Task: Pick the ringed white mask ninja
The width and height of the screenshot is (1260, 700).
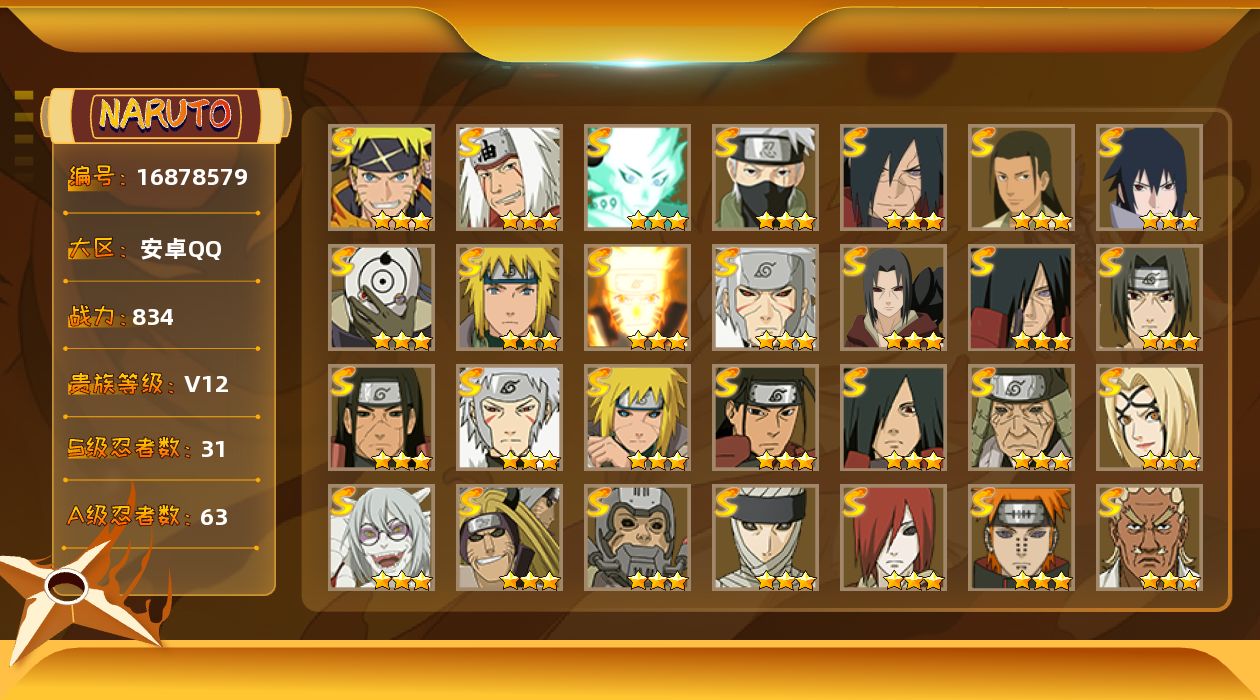Action: point(382,298)
